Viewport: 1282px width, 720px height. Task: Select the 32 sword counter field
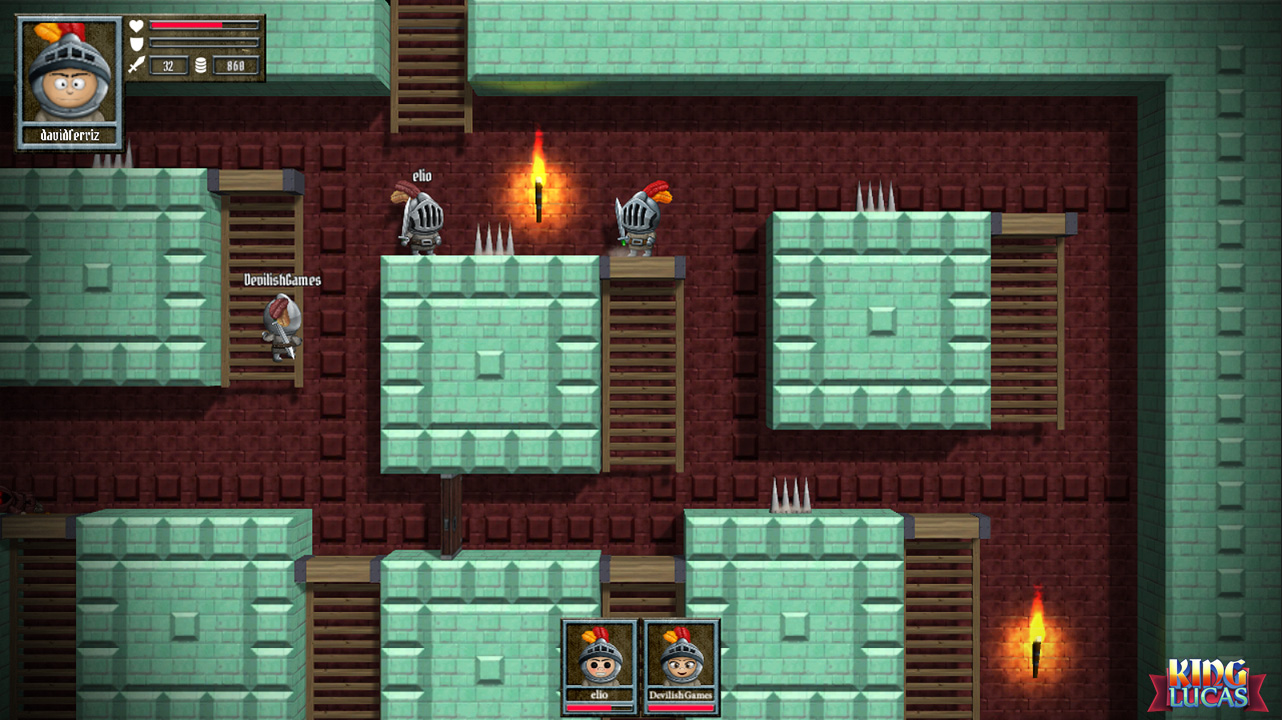[x=168, y=65]
